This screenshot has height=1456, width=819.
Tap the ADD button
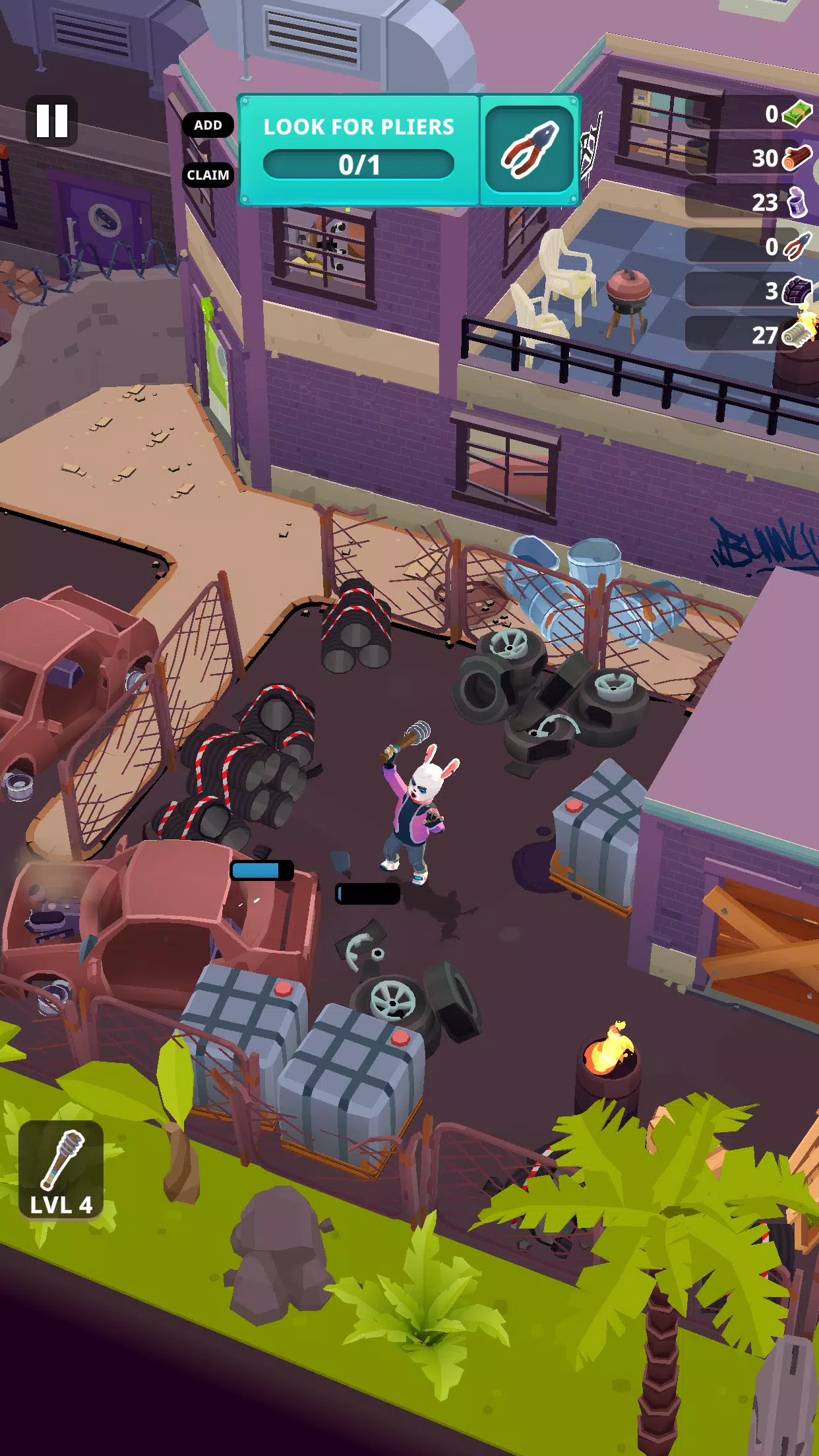click(208, 125)
